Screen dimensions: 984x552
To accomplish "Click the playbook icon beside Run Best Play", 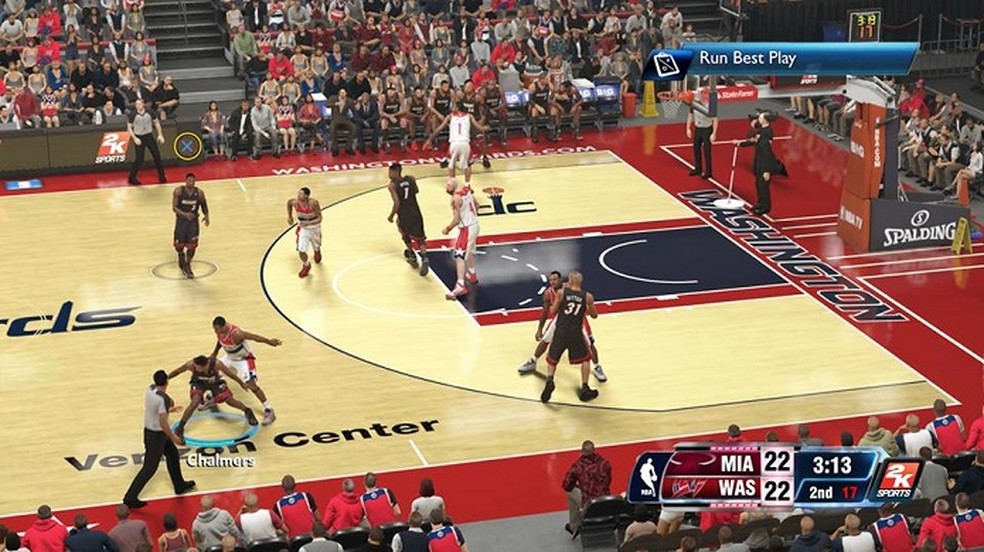I will pyautogui.click(x=666, y=64).
